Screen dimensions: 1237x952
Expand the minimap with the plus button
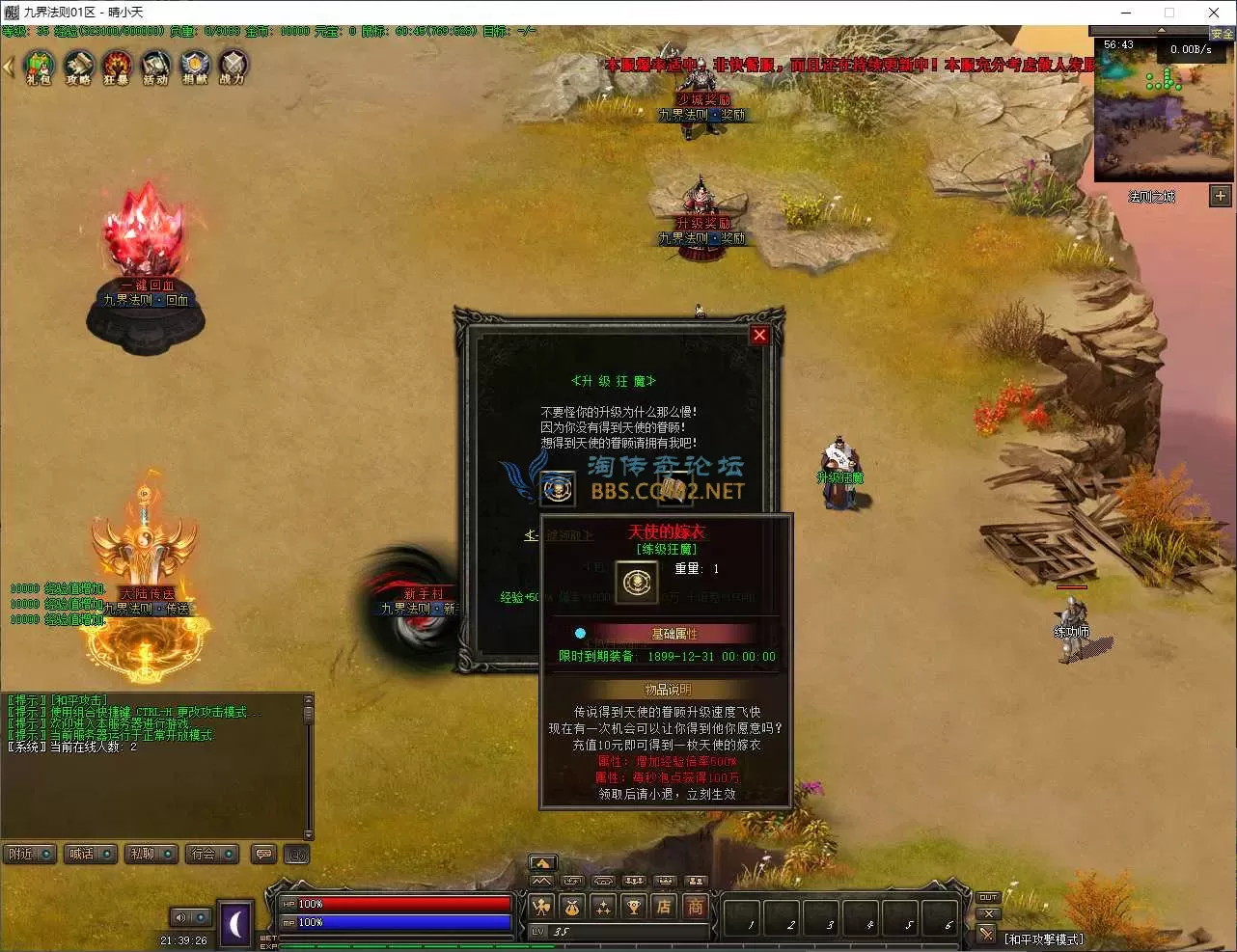tap(1220, 196)
